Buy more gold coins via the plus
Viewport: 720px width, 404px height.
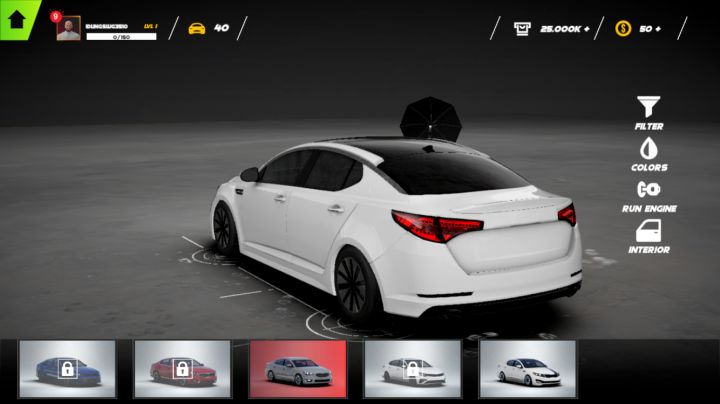pos(657,28)
